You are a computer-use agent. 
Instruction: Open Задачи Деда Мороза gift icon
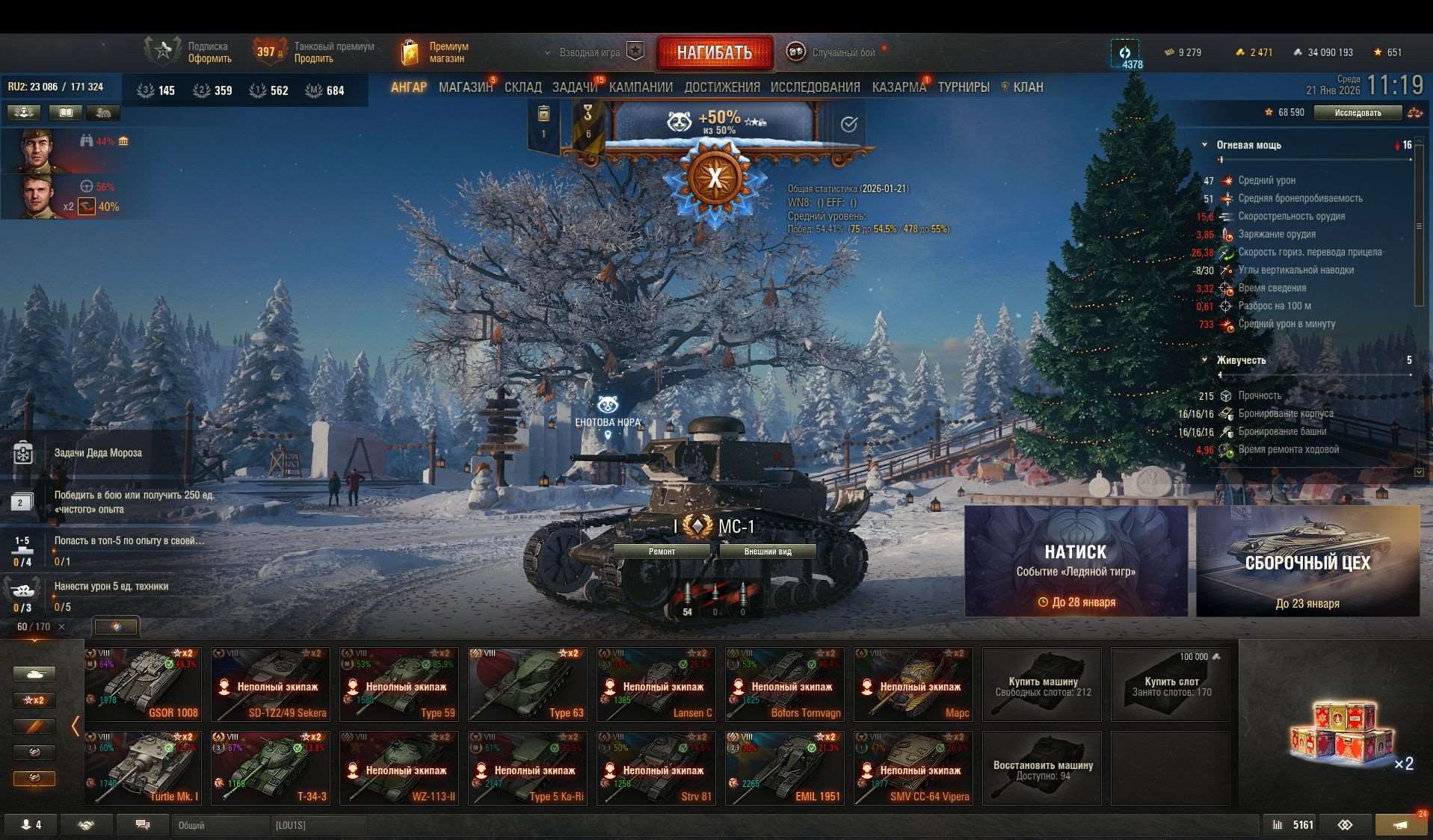coord(22,453)
